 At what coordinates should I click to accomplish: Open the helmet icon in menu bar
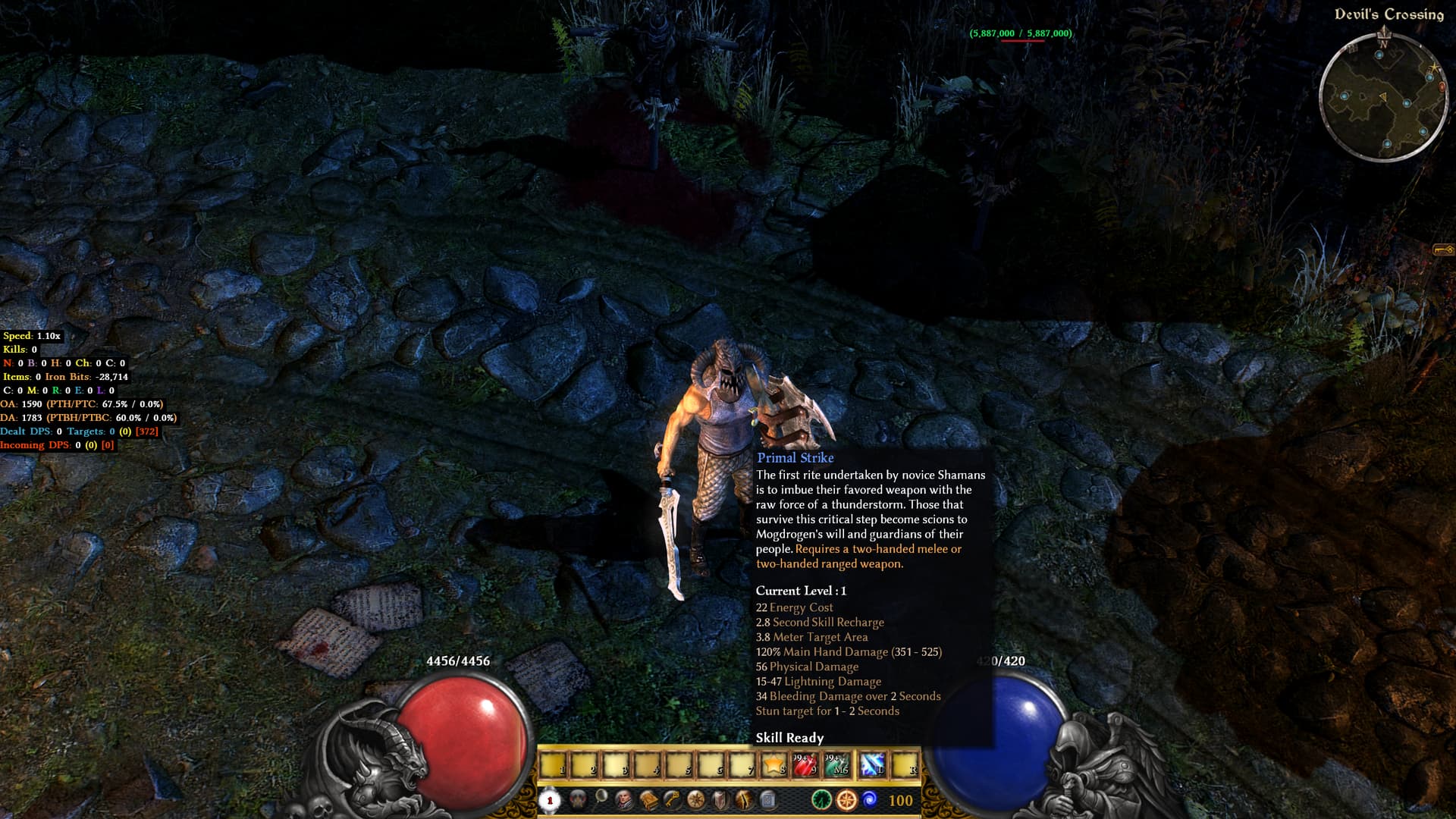click(578, 799)
